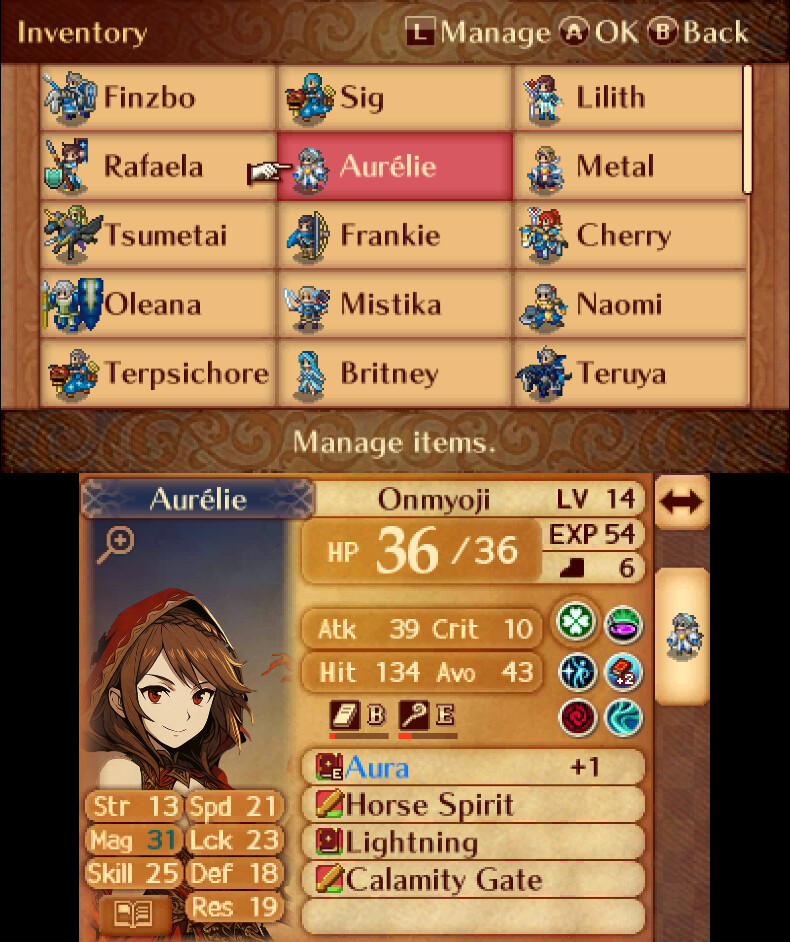Image resolution: width=790 pixels, height=942 pixels.
Task: Choose Cherry in the unit list
Action: pyautogui.click(x=628, y=236)
